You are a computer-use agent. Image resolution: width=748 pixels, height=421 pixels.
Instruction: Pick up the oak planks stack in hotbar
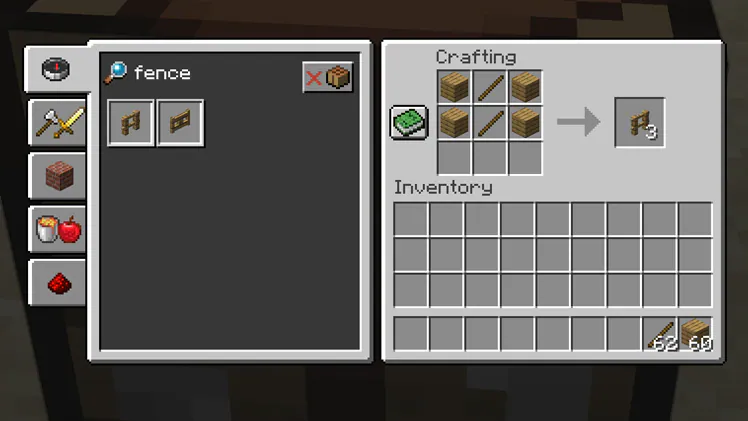(x=696, y=334)
